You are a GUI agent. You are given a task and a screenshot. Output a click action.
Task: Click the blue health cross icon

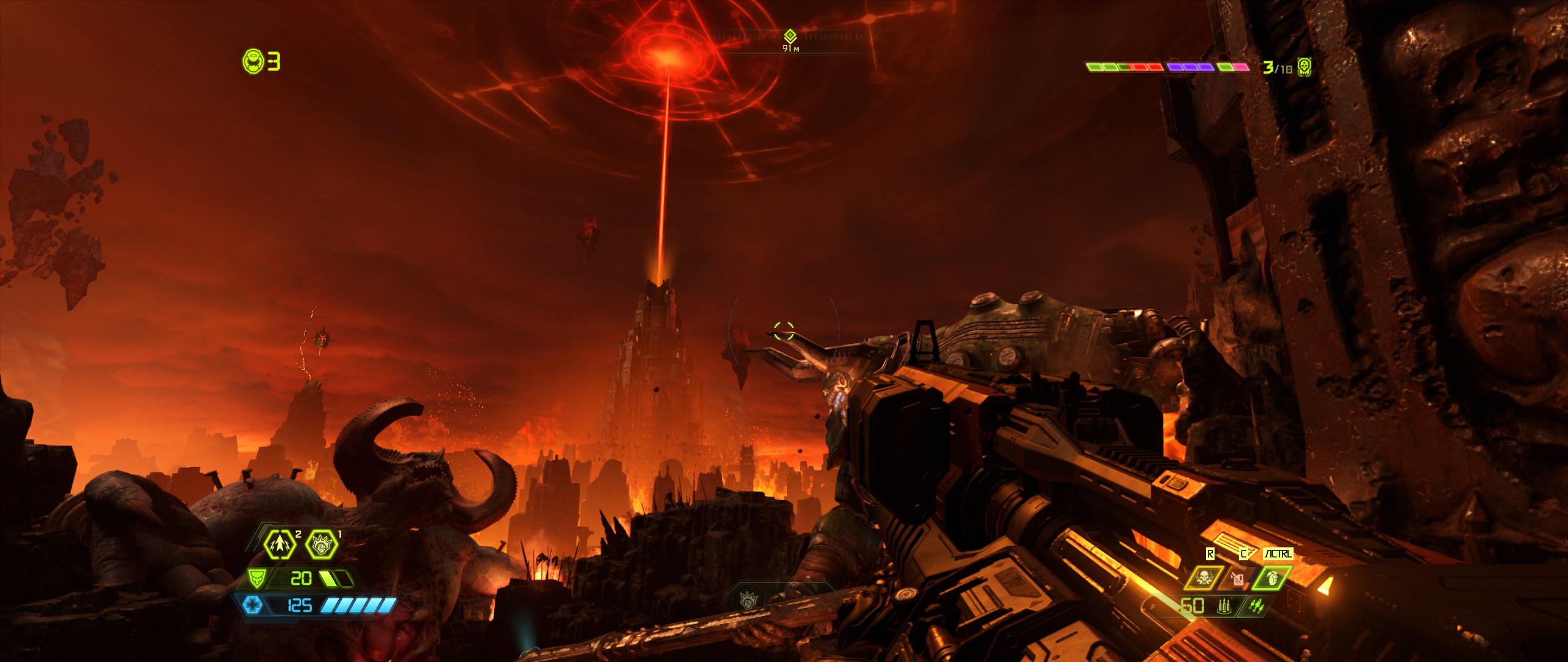click(x=252, y=606)
